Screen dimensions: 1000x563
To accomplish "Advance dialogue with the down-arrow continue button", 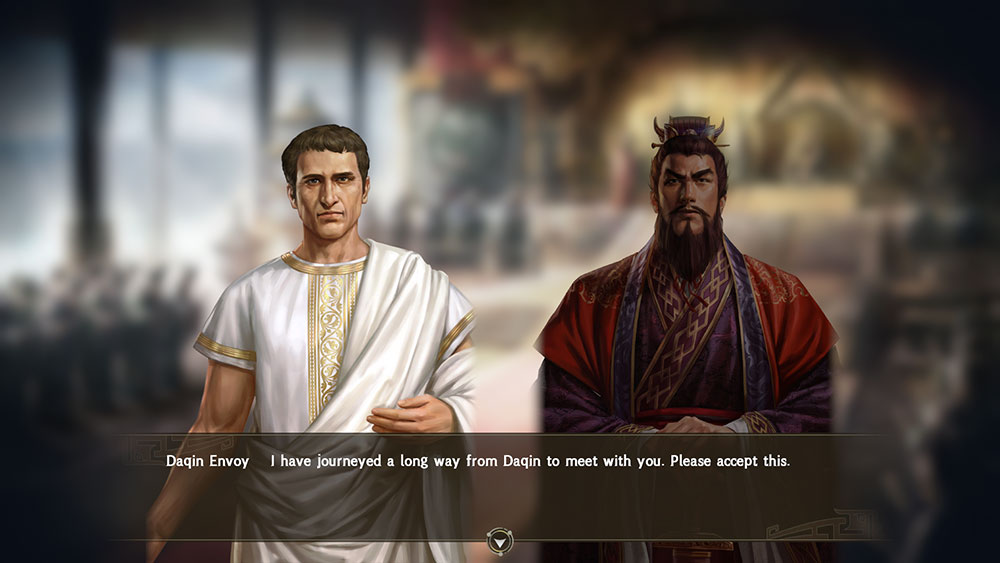I will [499, 541].
